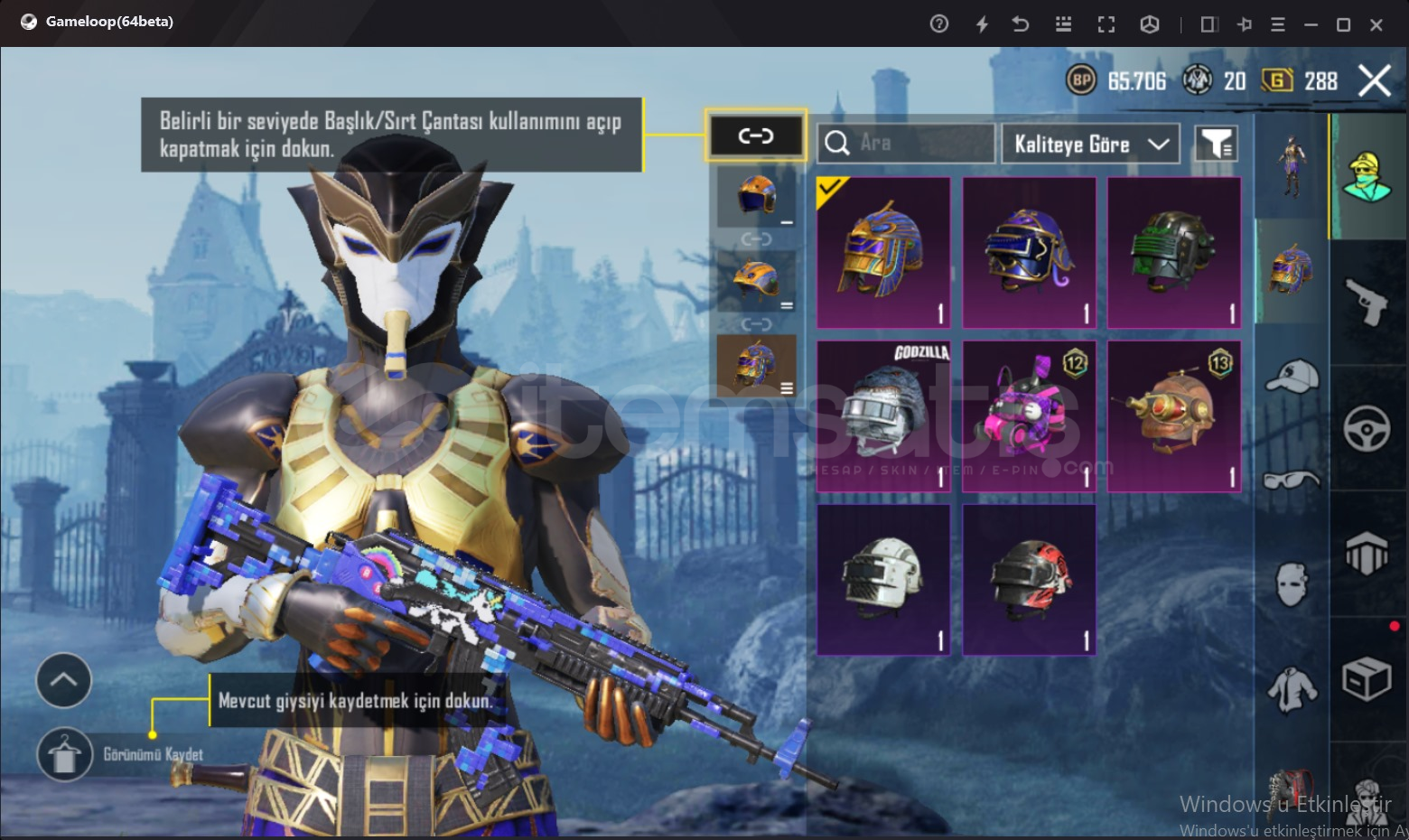Pick the red and black helmet skin
This screenshot has height=840, width=1409.
coord(1029,580)
